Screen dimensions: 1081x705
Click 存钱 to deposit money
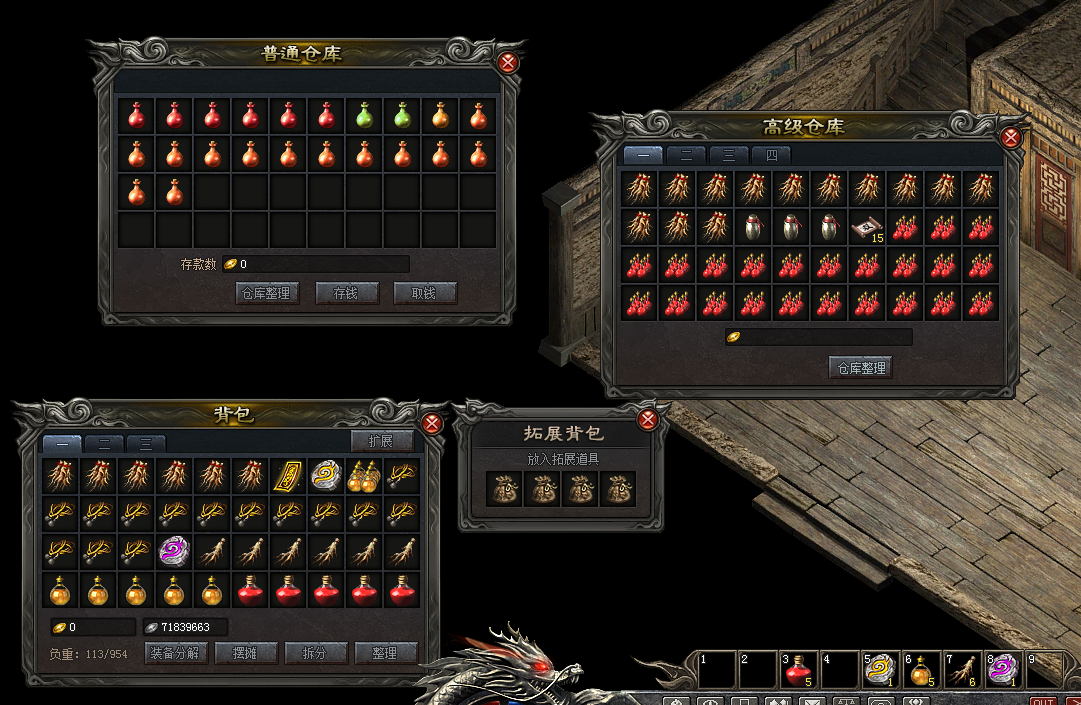(347, 293)
